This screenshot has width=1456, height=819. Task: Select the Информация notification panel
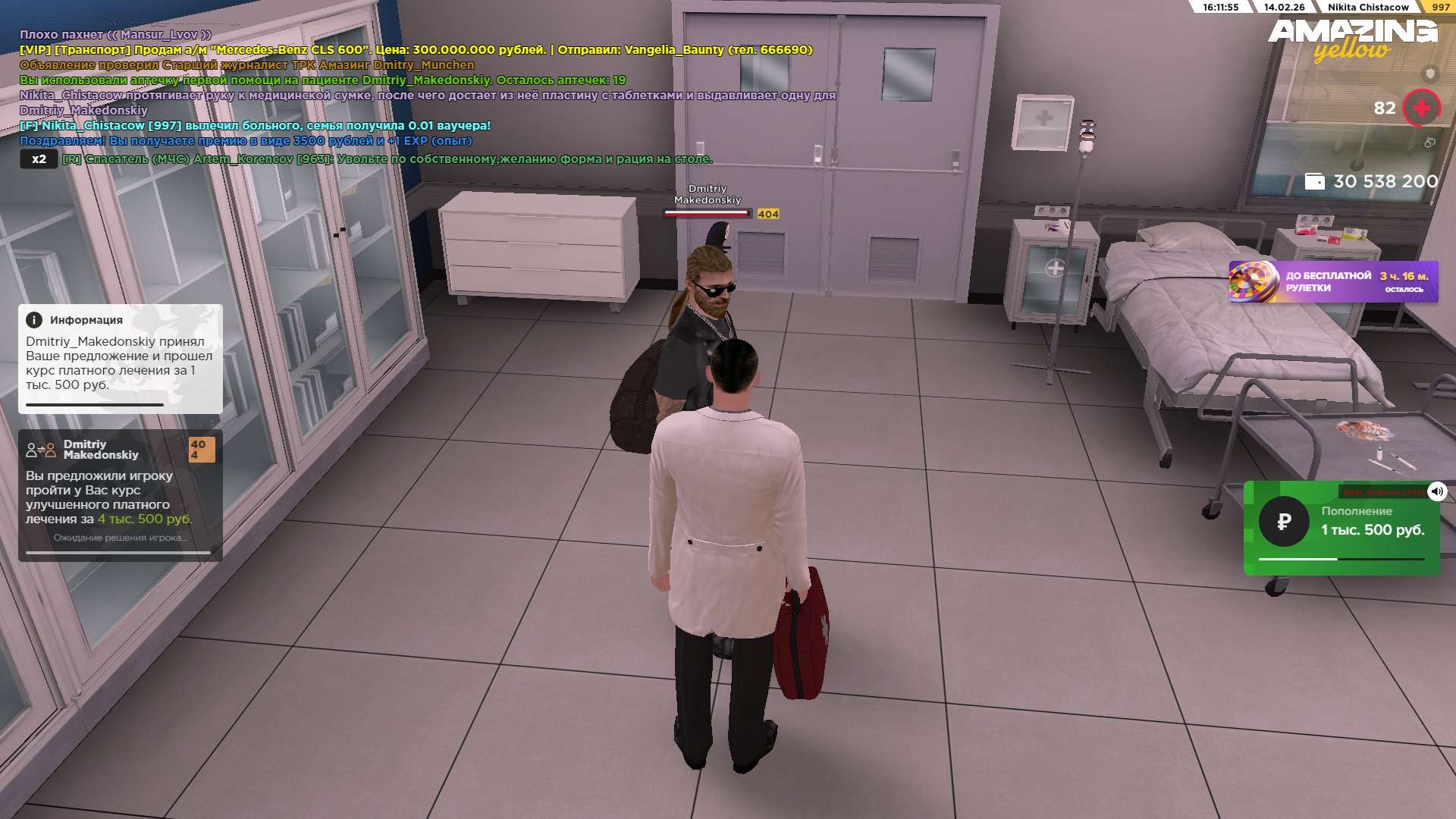pyautogui.click(x=120, y=358)
